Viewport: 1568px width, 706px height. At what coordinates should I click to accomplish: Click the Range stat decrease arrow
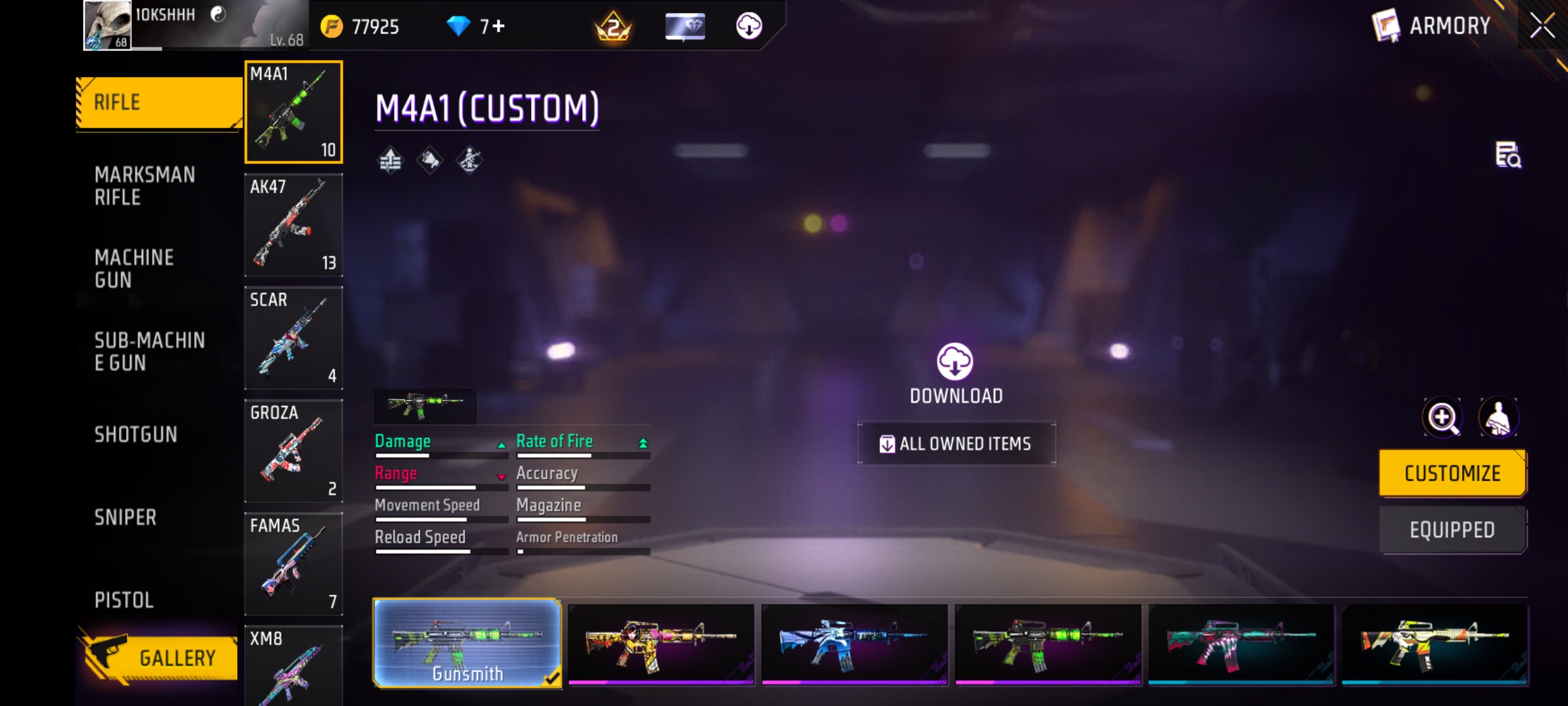click(500, 476)
